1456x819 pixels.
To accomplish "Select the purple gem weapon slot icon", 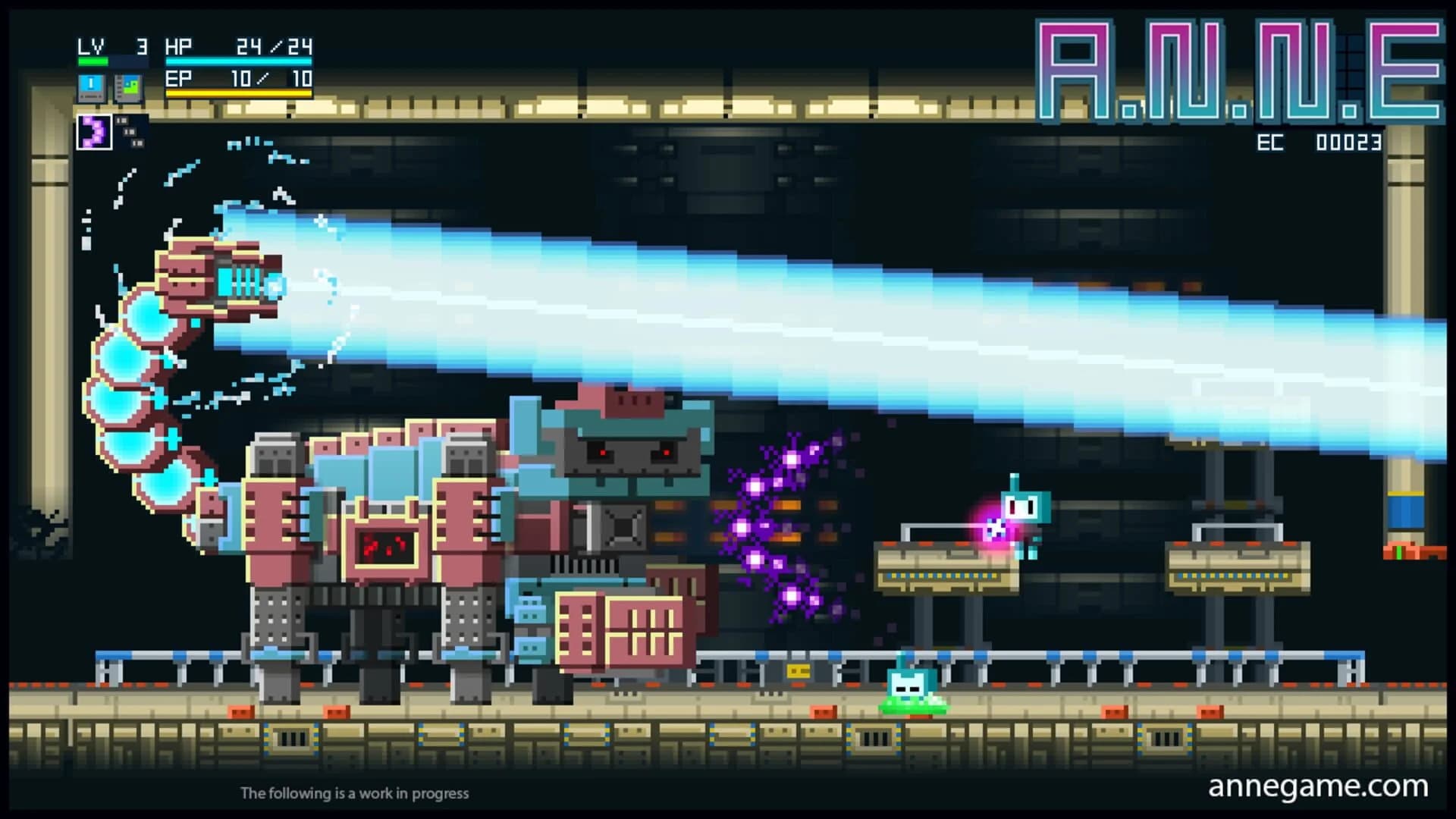I will 95,133.
